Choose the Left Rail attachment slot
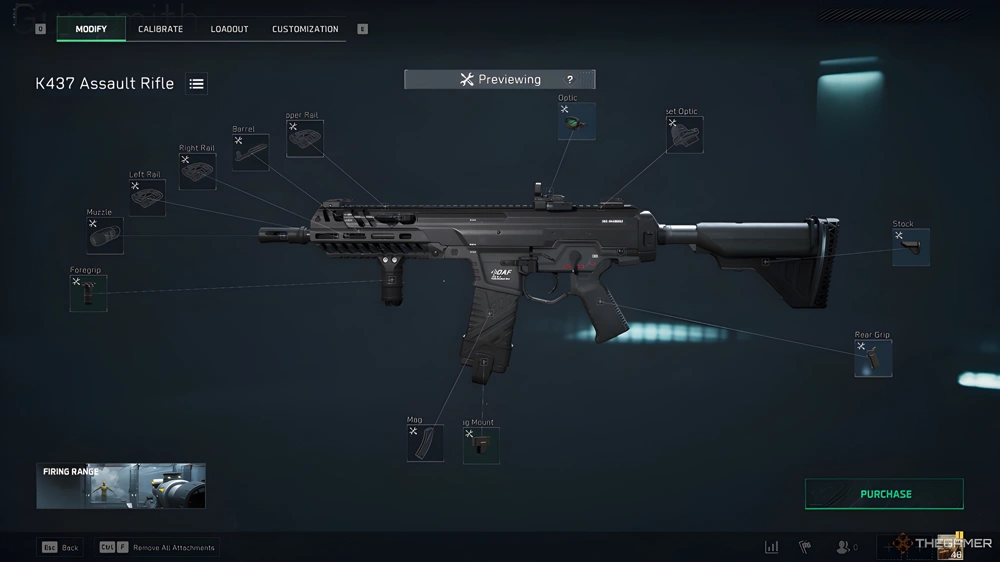The width and height of the screenshot is (1000, 562). point(147,198)
